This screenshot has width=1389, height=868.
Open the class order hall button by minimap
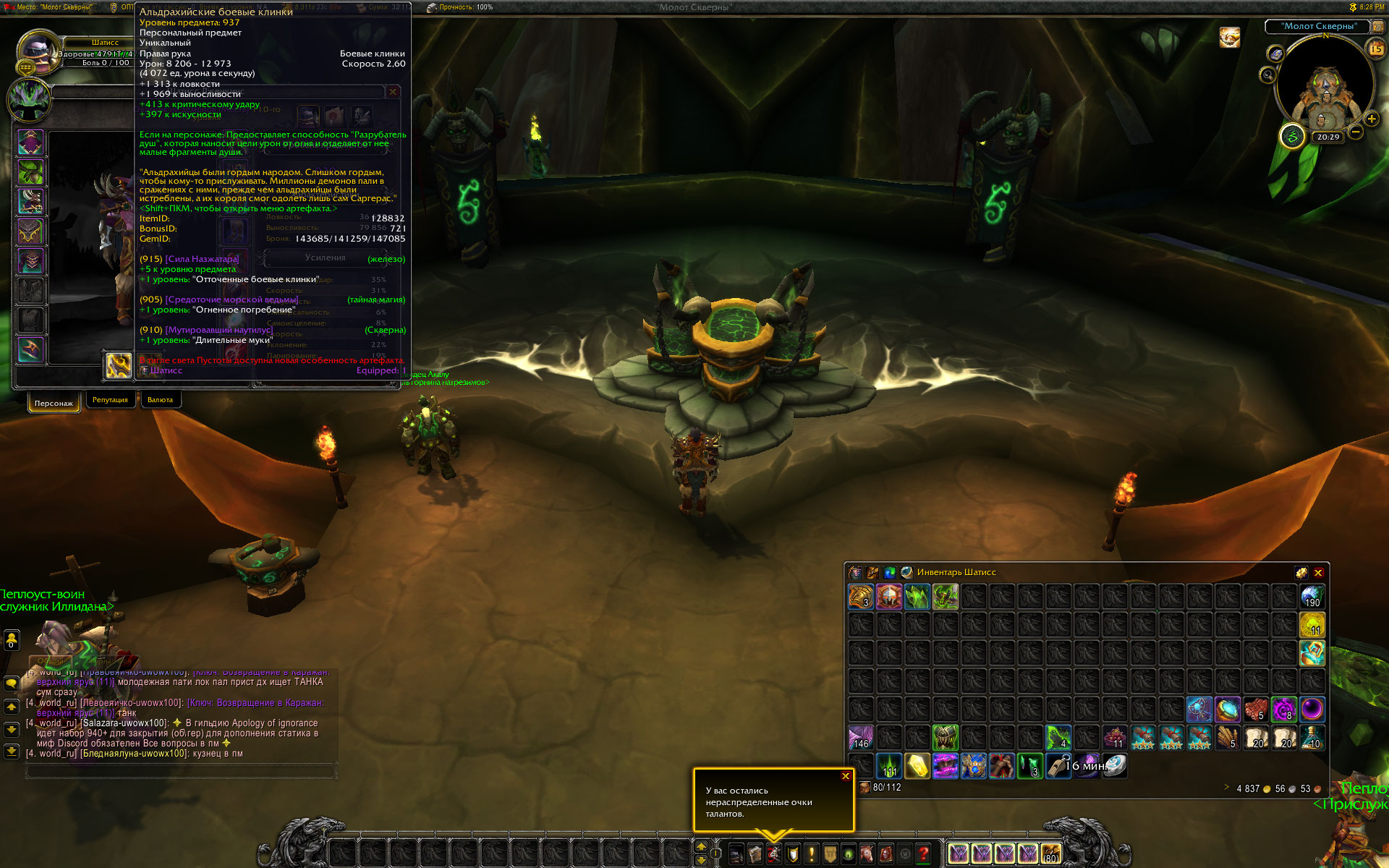point(1292,135)
